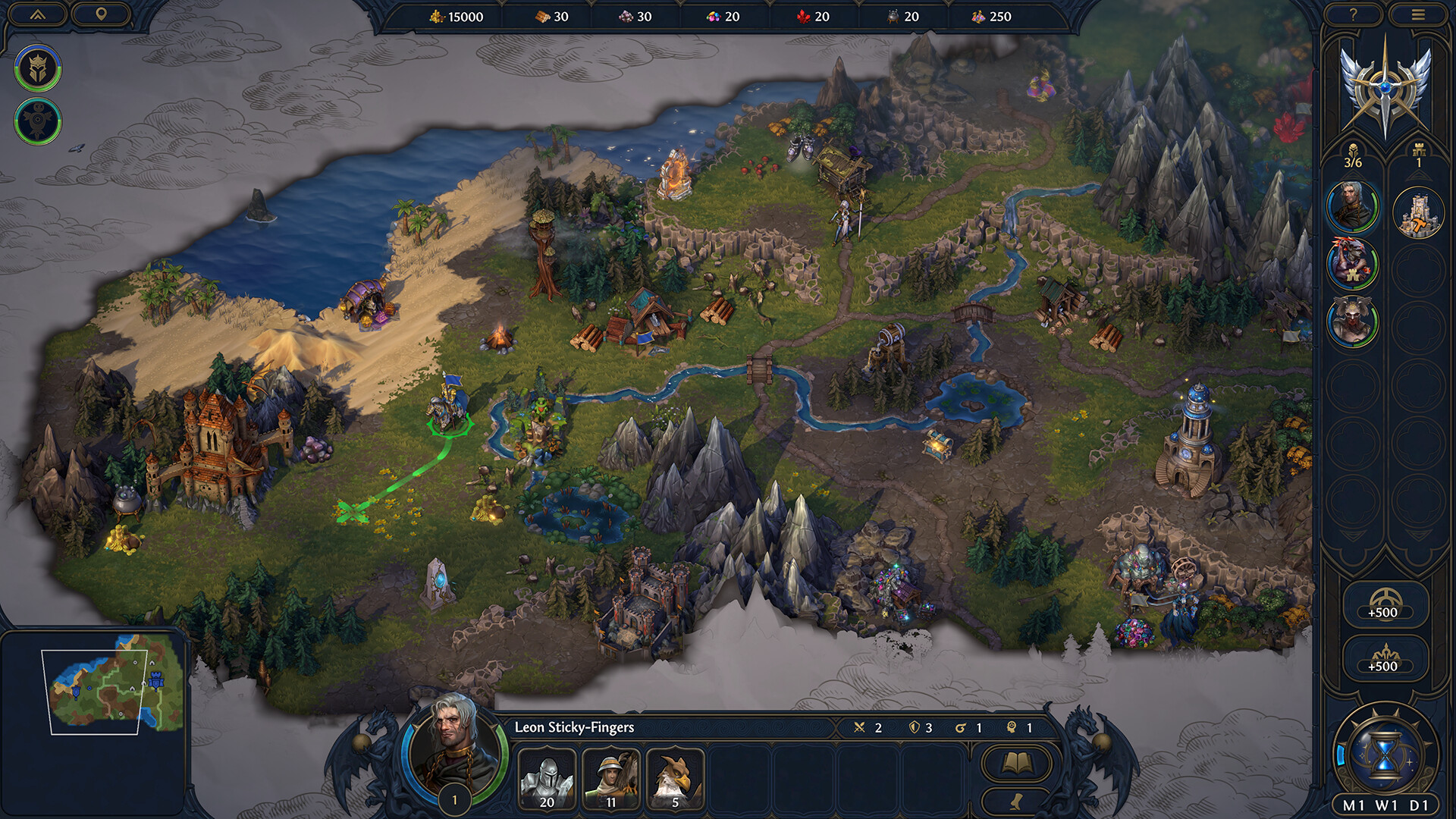This screenshot has width=1456, height=819.
Task: Open the spellbook
Action: click(x=1016, y=763)
